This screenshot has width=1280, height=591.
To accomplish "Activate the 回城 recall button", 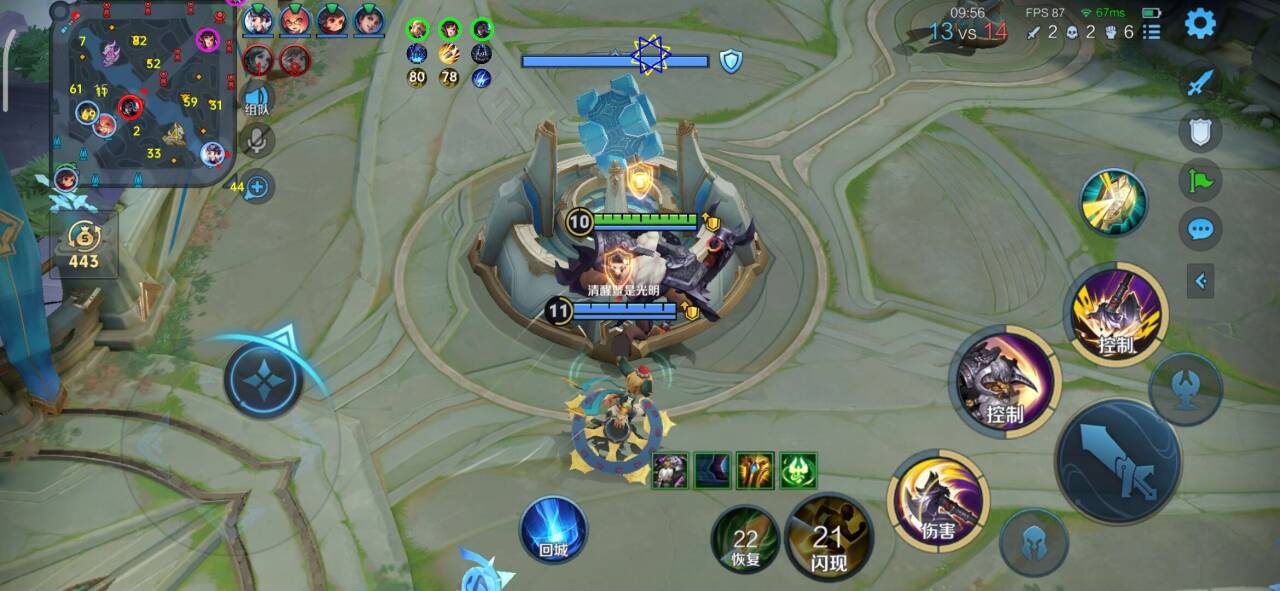I will pyautogui.click(x=553, y=528).
